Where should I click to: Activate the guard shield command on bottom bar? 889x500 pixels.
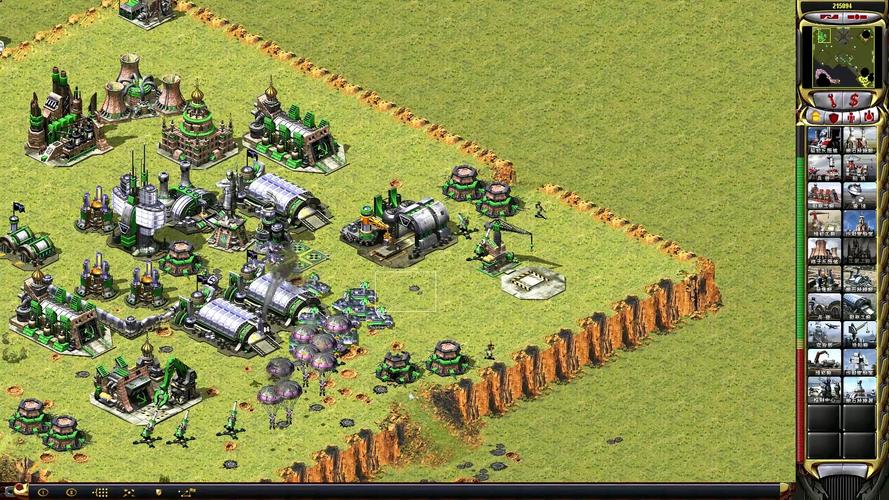[x=160, y=492]
